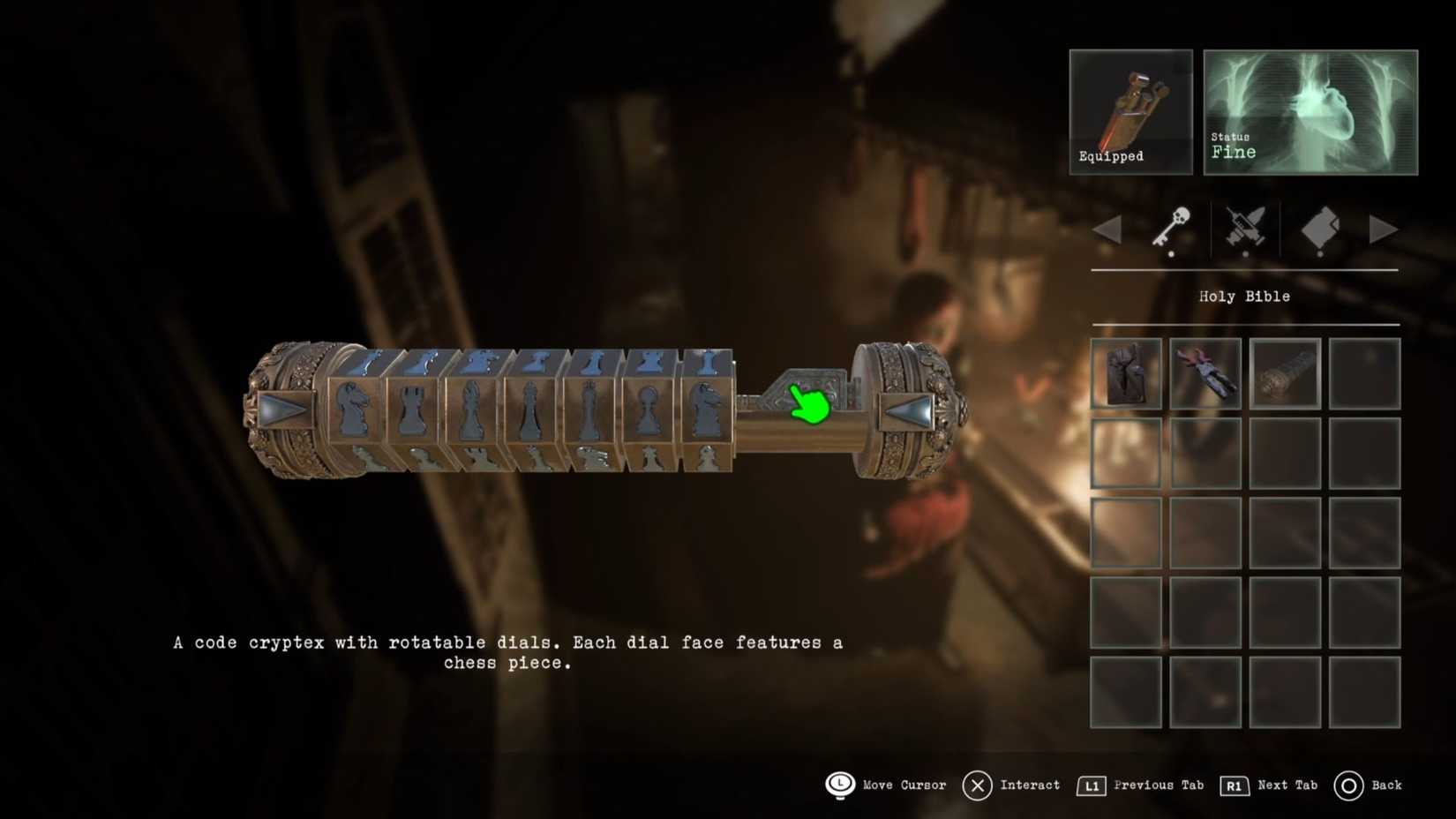Image resolution: width=1456 pixels, height=819 pixels.
Task: Go to next tab with right arrow
Action: (1383, 229)
